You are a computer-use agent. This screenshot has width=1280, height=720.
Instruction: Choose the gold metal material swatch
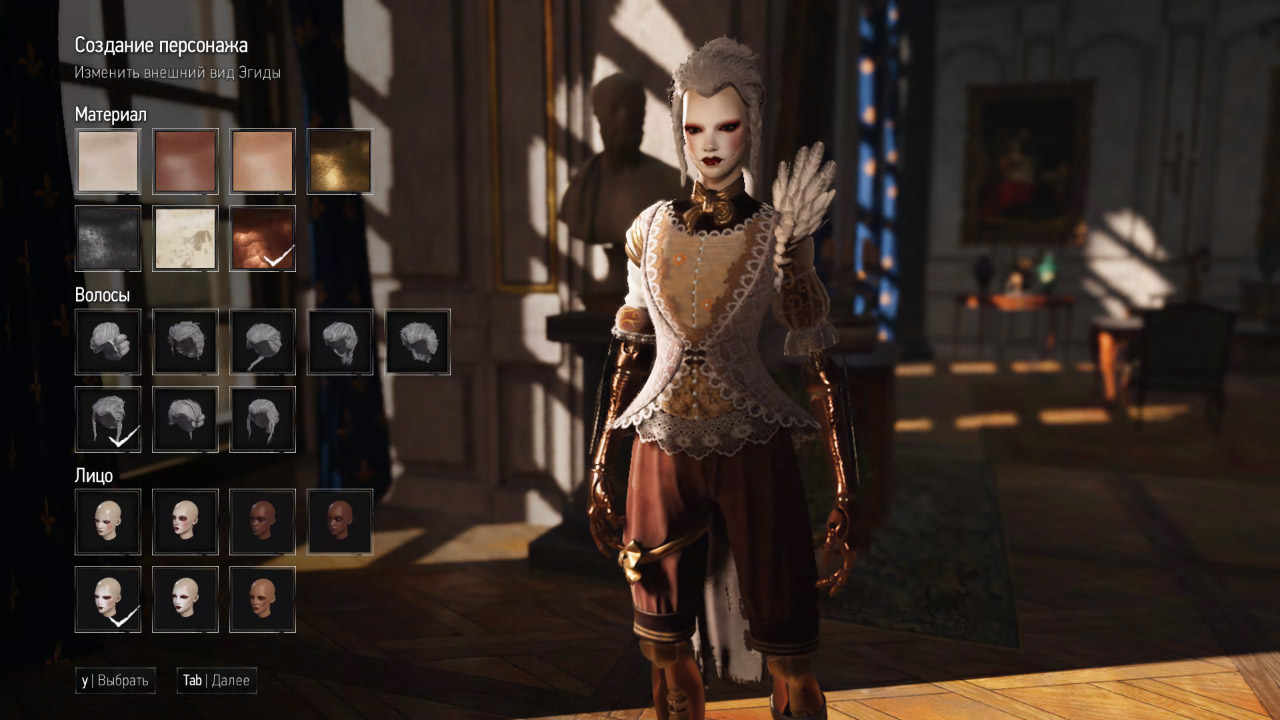pos(339,161)
